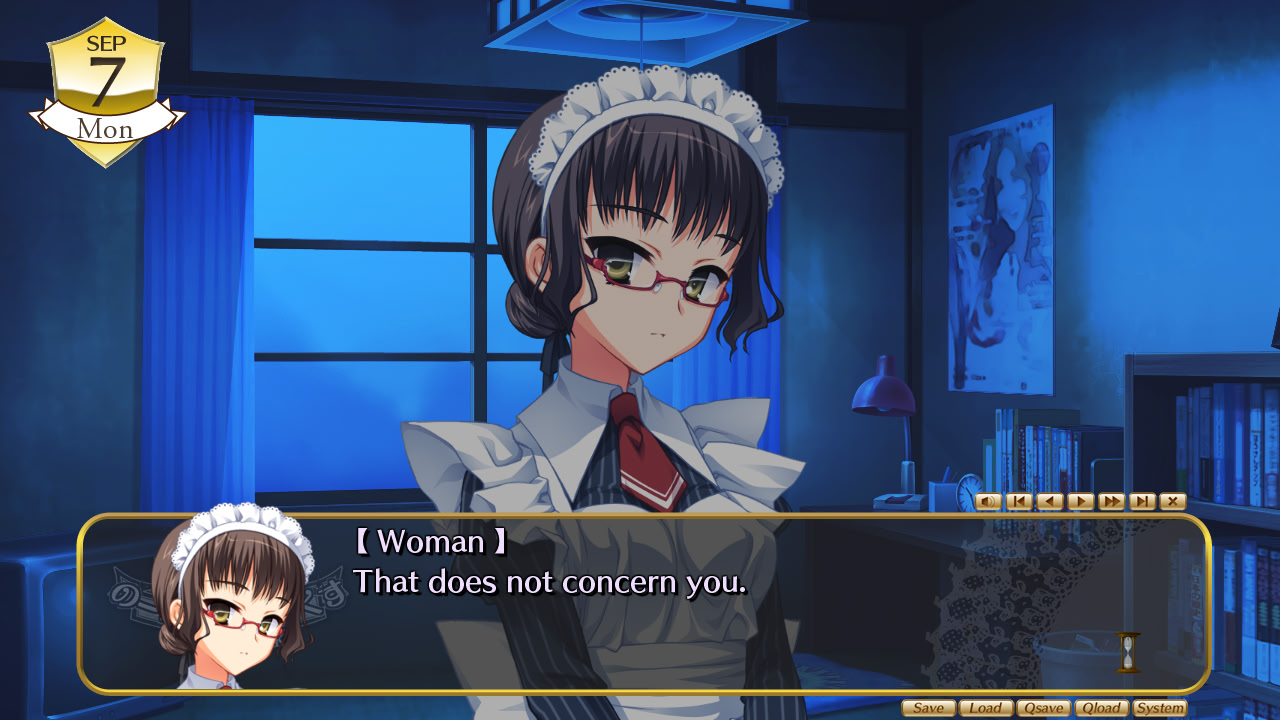
Task: Click the single left arrow back button
Action: (1050, 501)
